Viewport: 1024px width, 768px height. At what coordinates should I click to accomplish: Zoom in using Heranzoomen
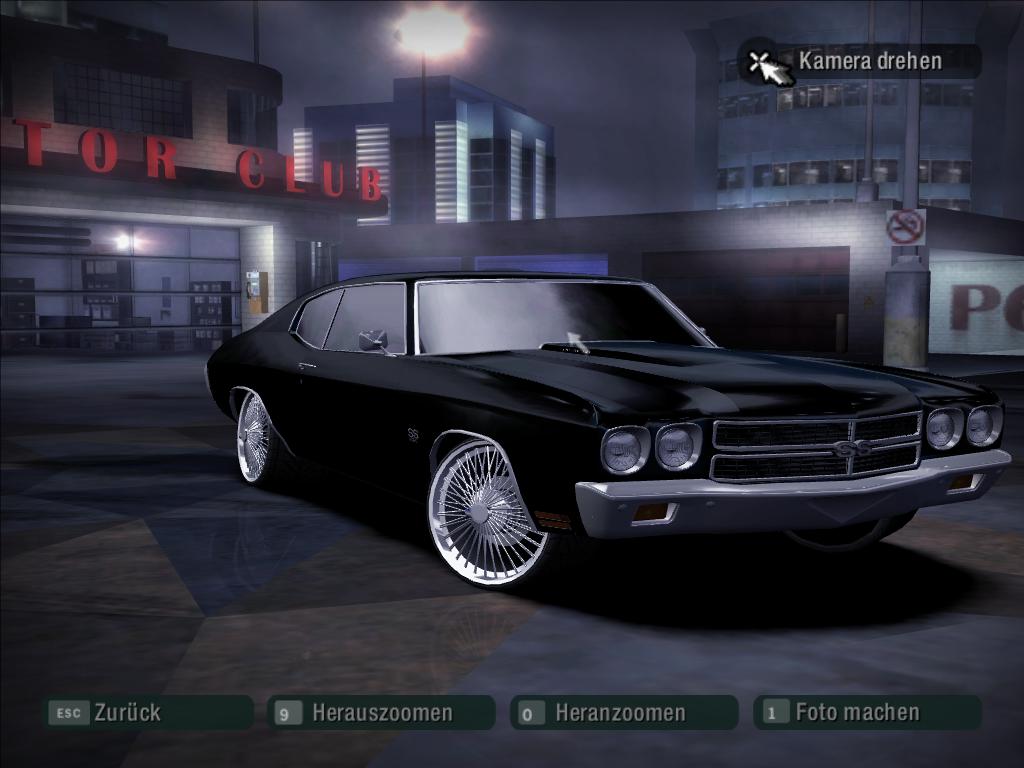point(620,713)
